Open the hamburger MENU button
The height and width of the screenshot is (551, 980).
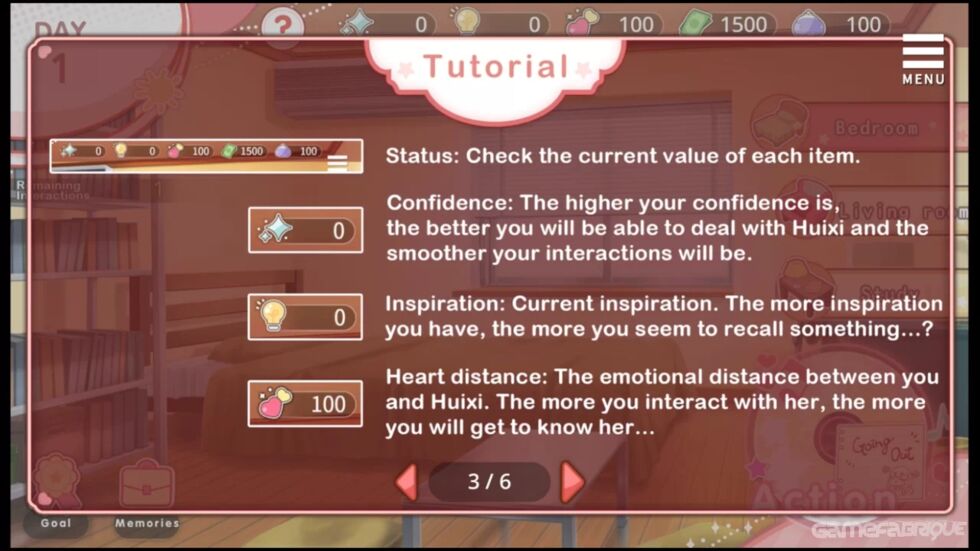point(922,58)
